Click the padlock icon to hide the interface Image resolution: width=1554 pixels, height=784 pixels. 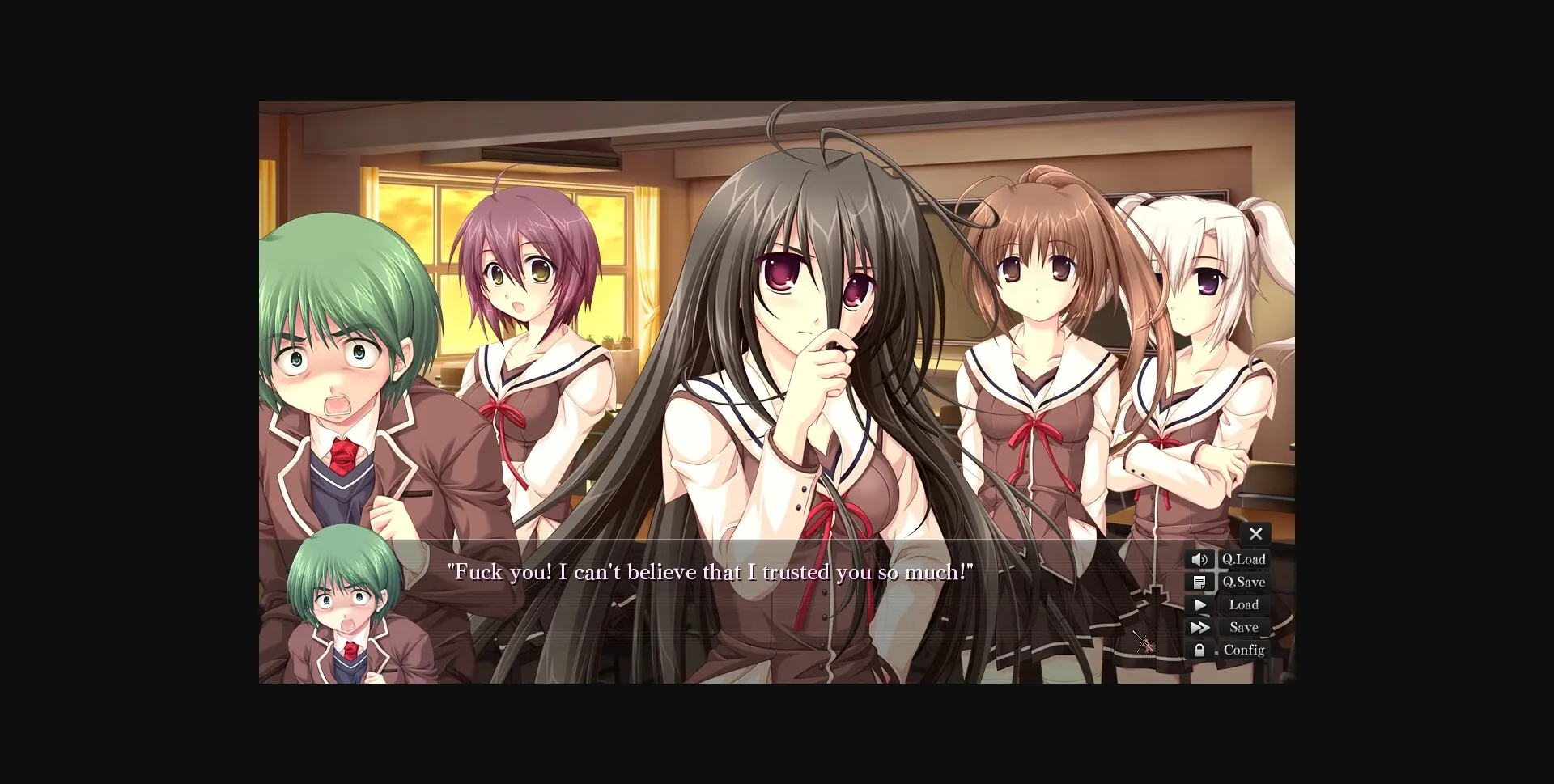pyautogui.click(x=1200, y=650)
